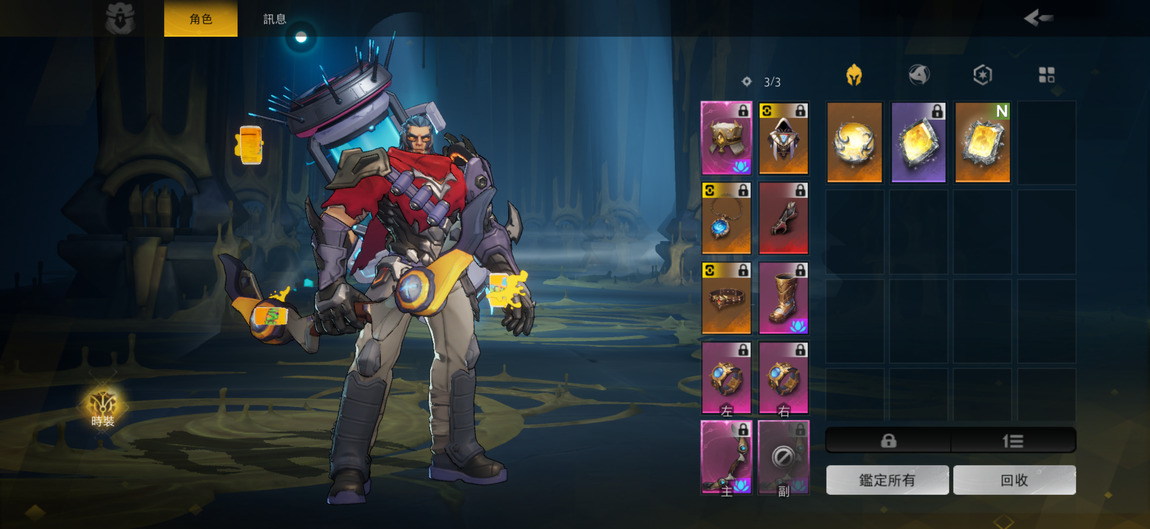The height and width of the screenshot is (529, 1150).
Task: Click the 回收 recycle button
Action: (x=1014, y=480)
